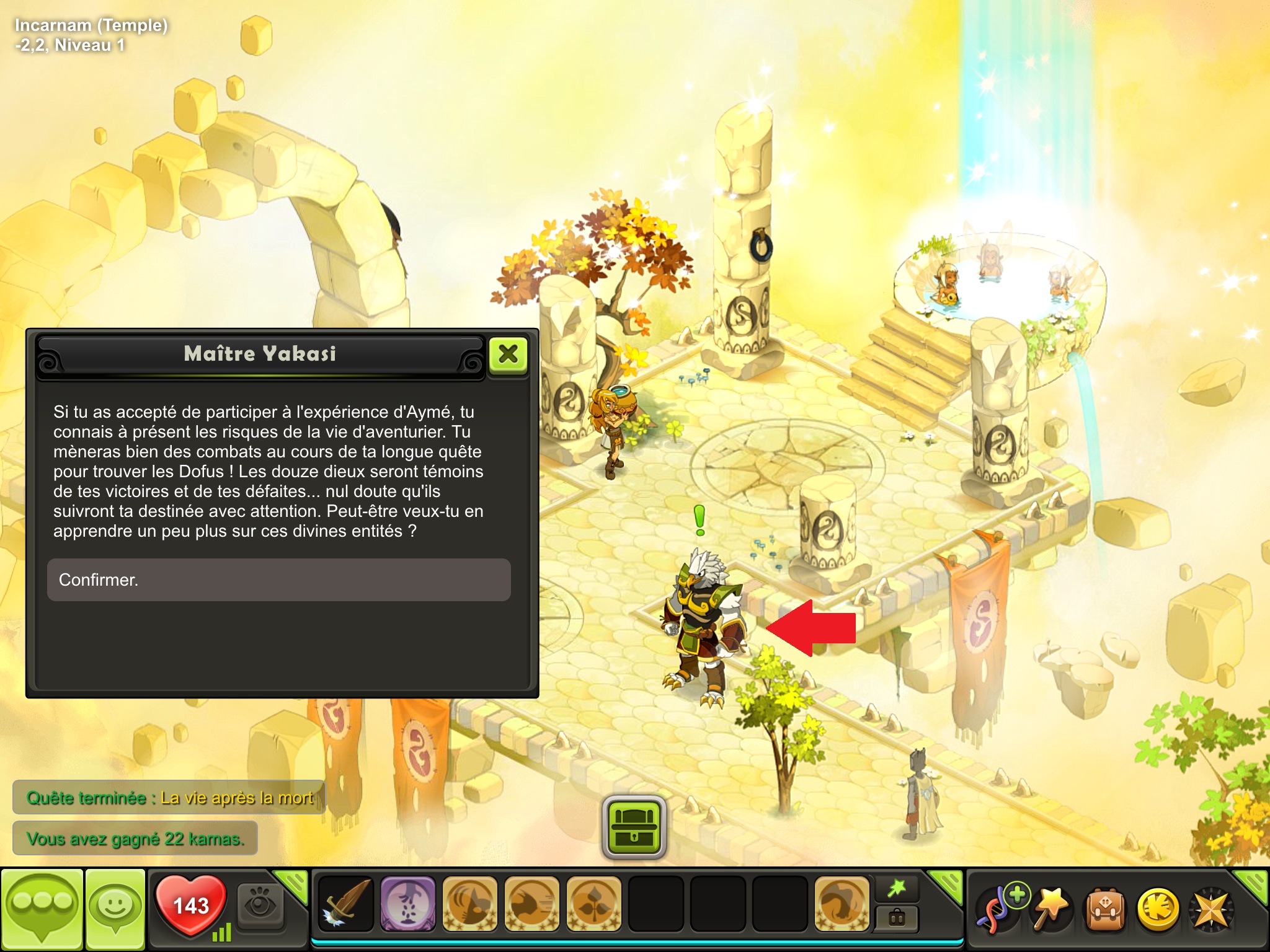This screenshot has height=952, width=1270.
Task: Open the green treasure chest button
Action: [x=634, y=827]
